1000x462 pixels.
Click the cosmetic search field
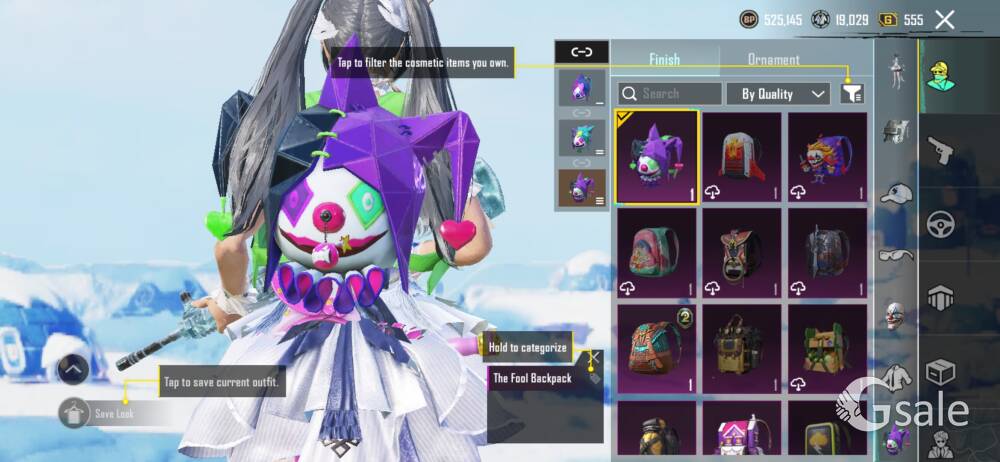tap(669, 94)
